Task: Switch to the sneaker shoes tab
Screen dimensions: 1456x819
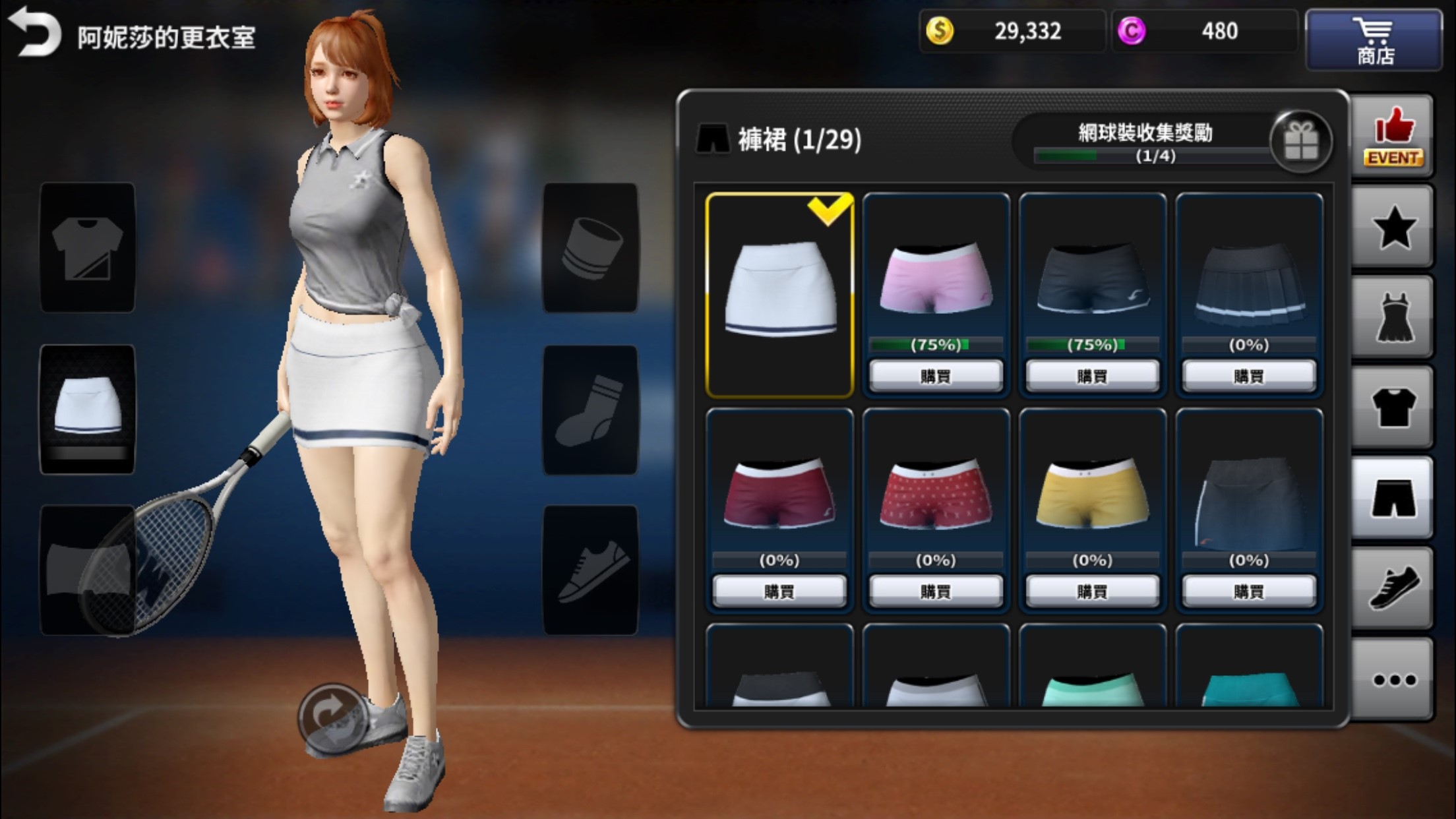Action: click(x=1393, y=588)
